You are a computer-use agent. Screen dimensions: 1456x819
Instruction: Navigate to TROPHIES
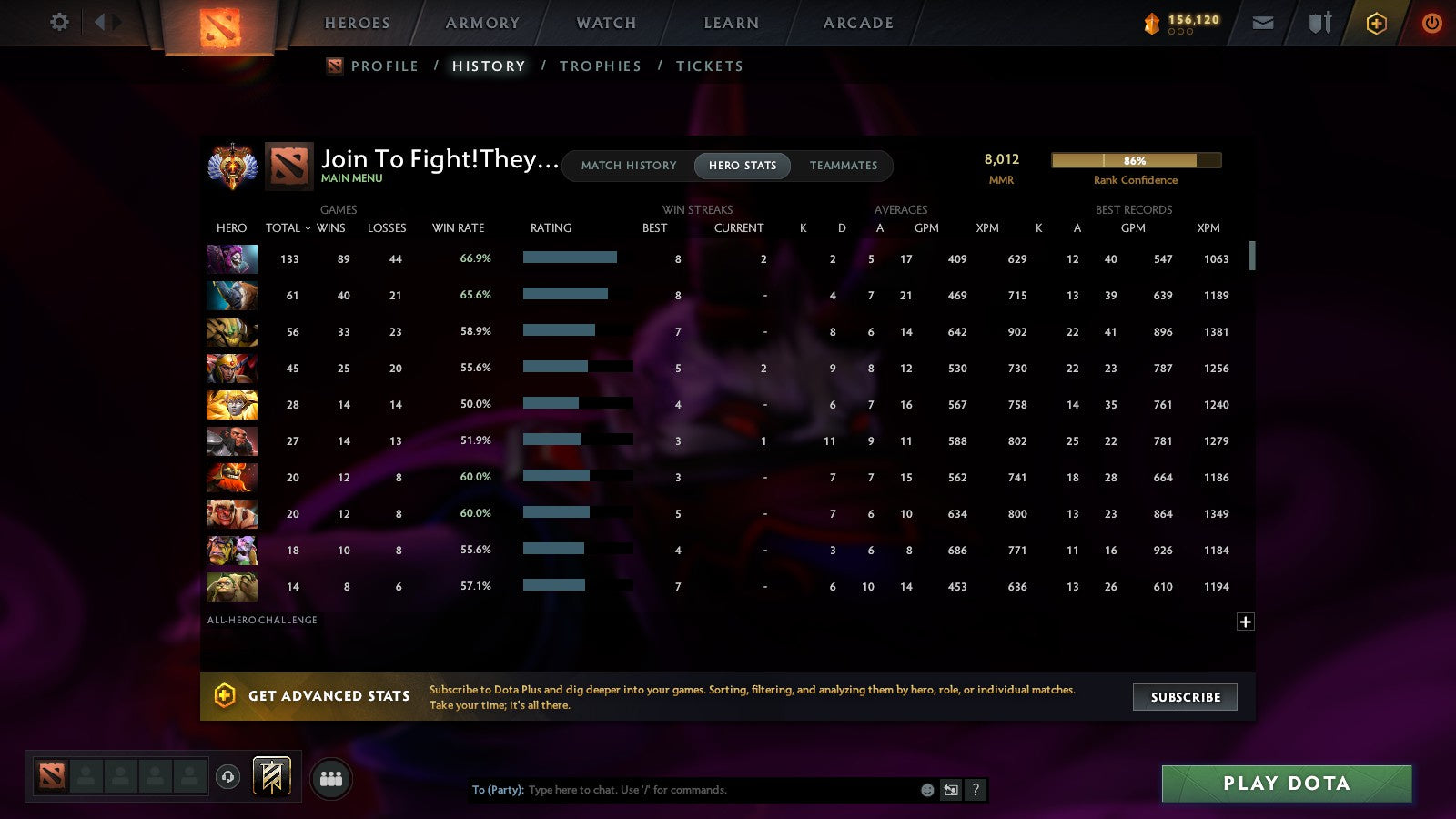pyautogui.click(x=601, y=66)
